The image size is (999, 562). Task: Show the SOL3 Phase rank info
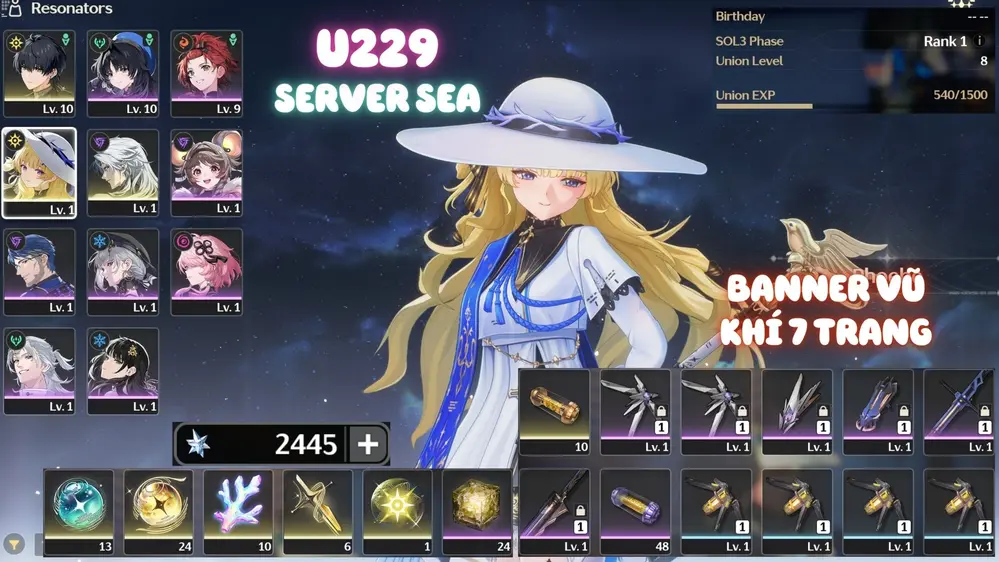pos(980,42)
